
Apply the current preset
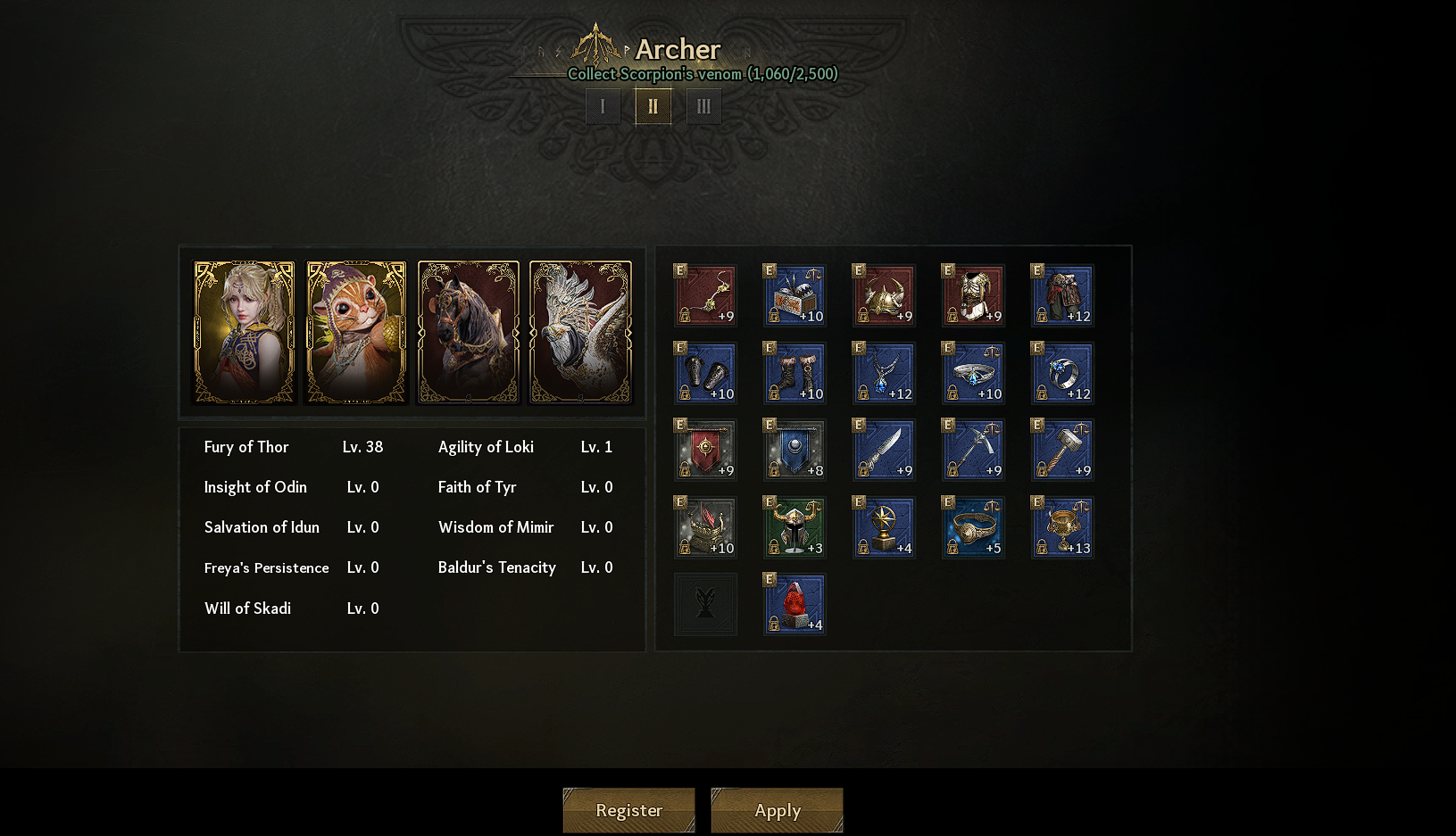(777, 810)
